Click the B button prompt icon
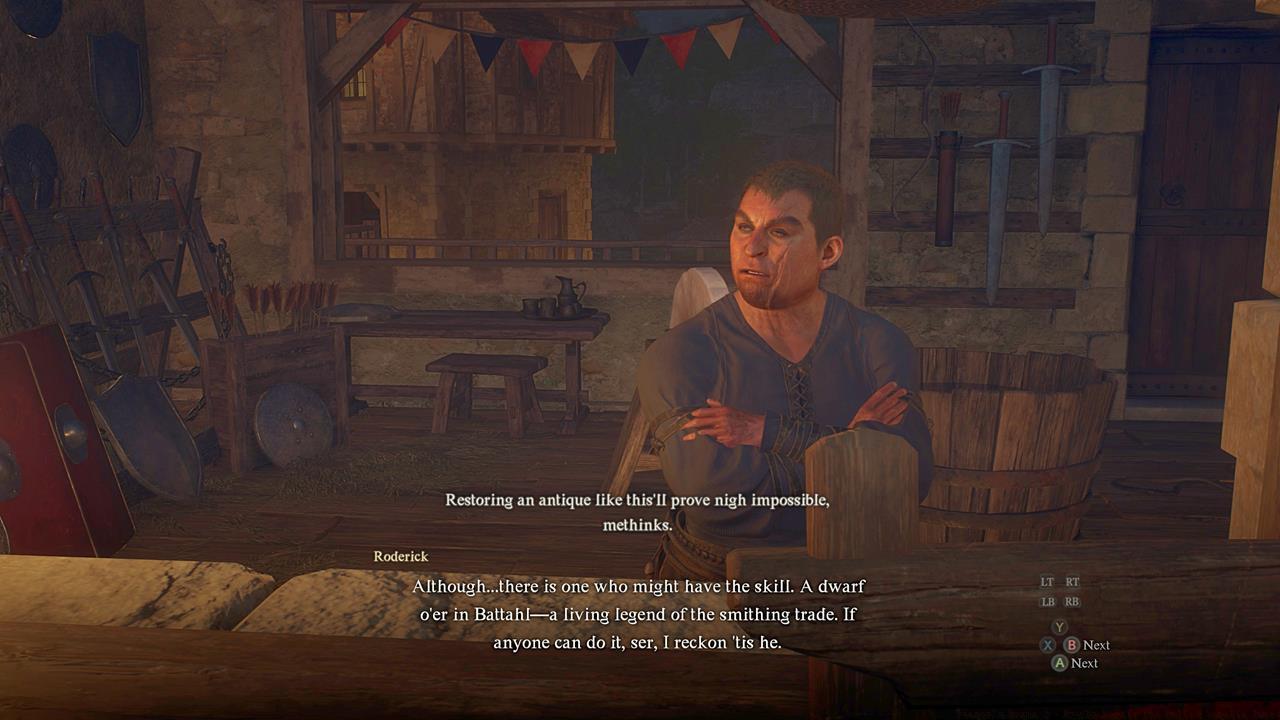Viewport: 1280px width, 720px height. 1072,645
